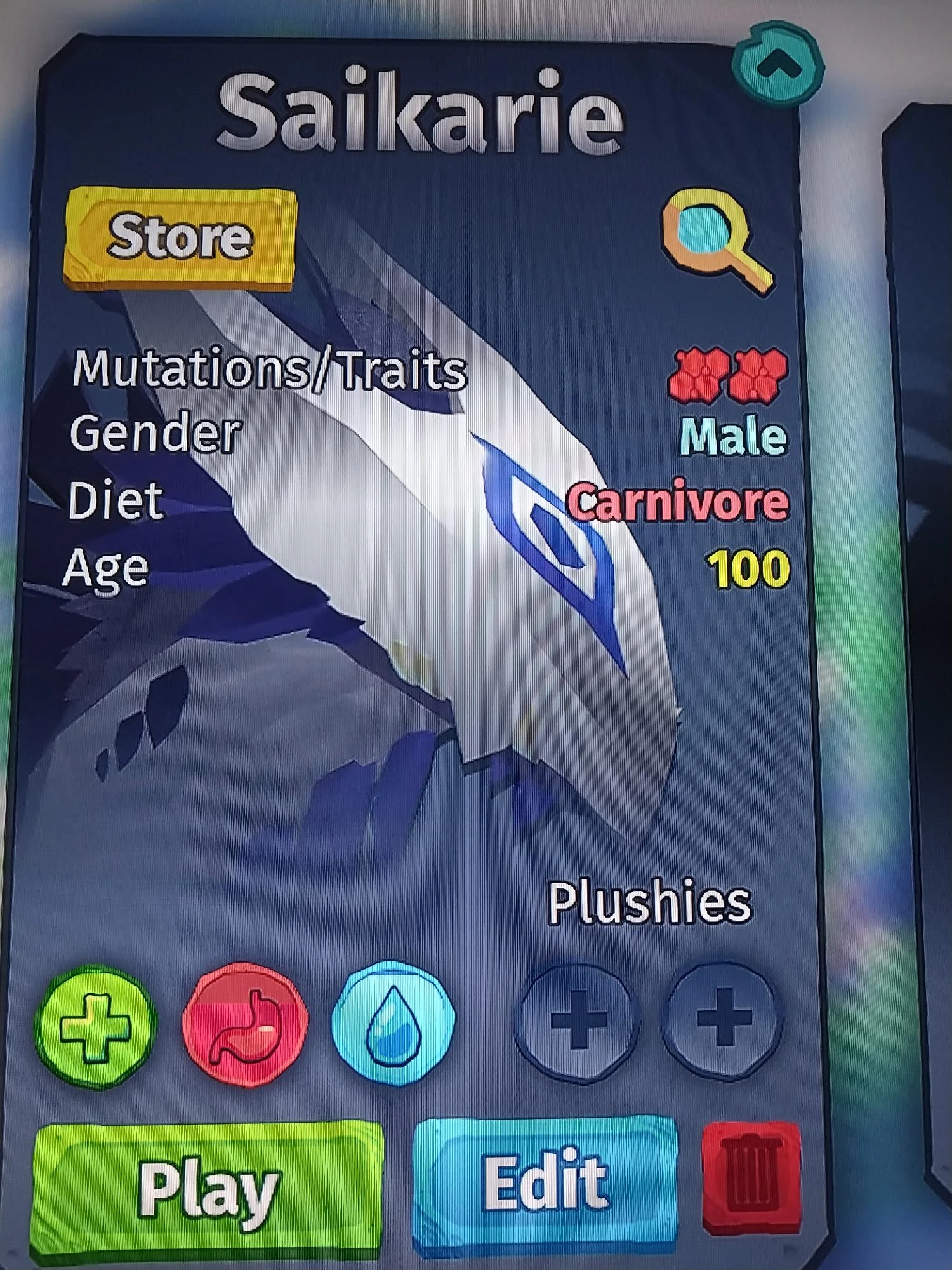Open the first red mutation icon

(x=698, y=375)
